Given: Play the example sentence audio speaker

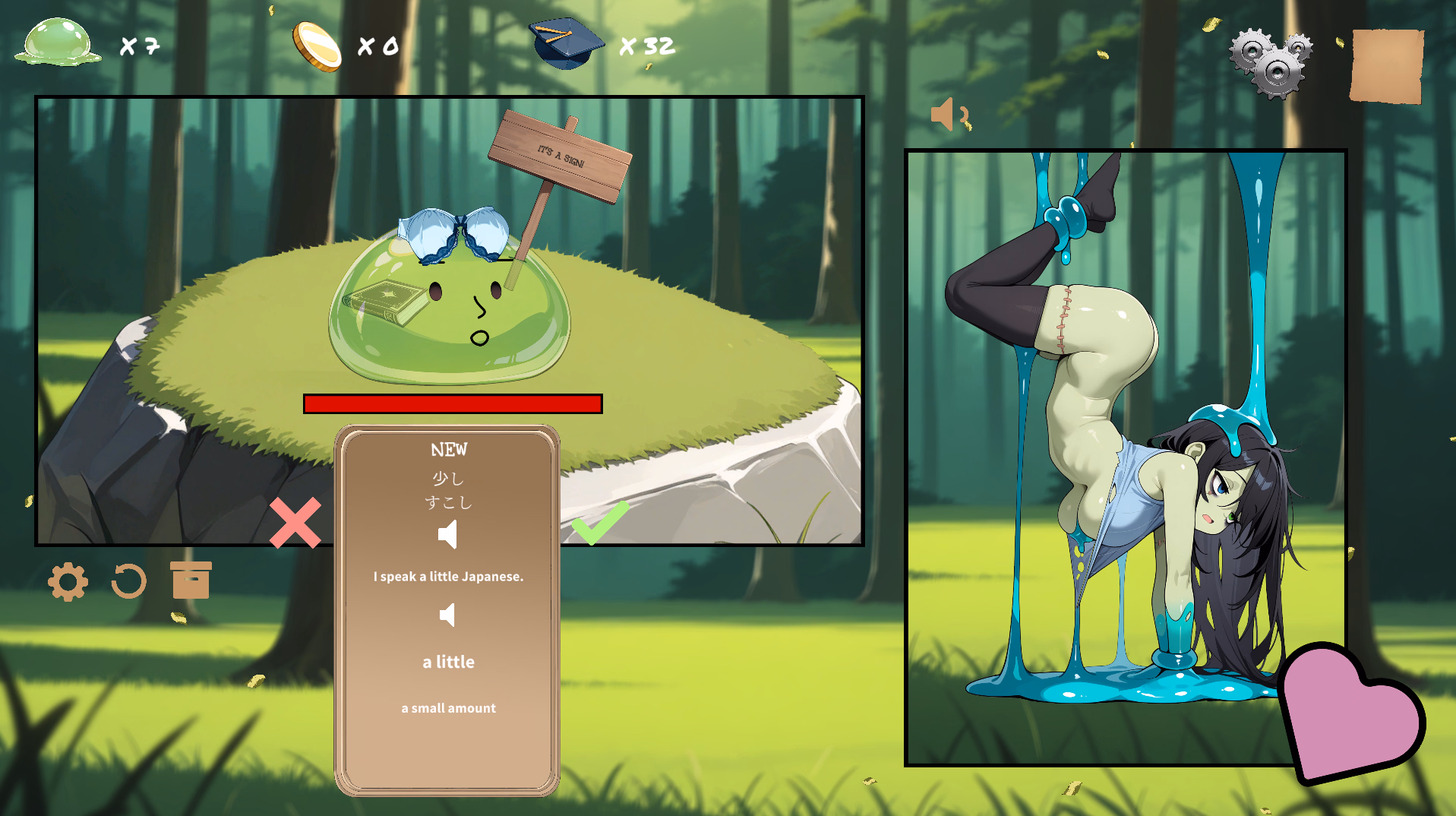Looking at the screenshot, I should [x=448, y=615].
